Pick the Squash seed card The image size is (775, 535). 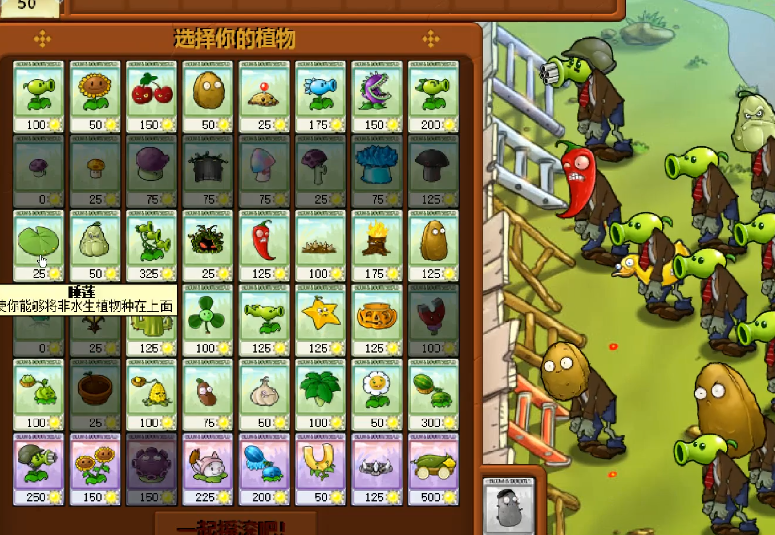[x=95, y=245]
